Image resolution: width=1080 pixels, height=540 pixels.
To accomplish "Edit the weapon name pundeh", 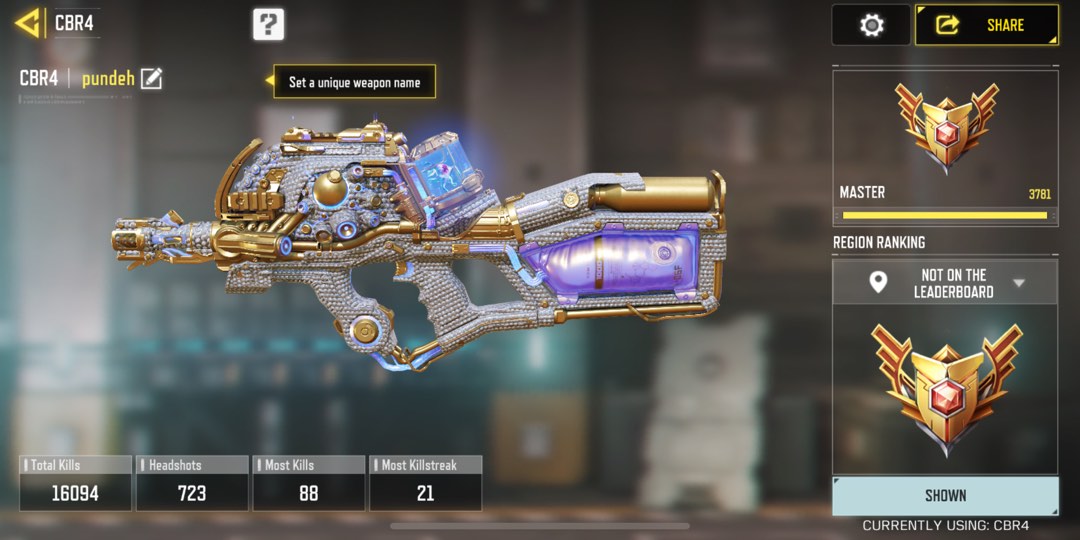I will pyautogui.click(x=151, y=79).
